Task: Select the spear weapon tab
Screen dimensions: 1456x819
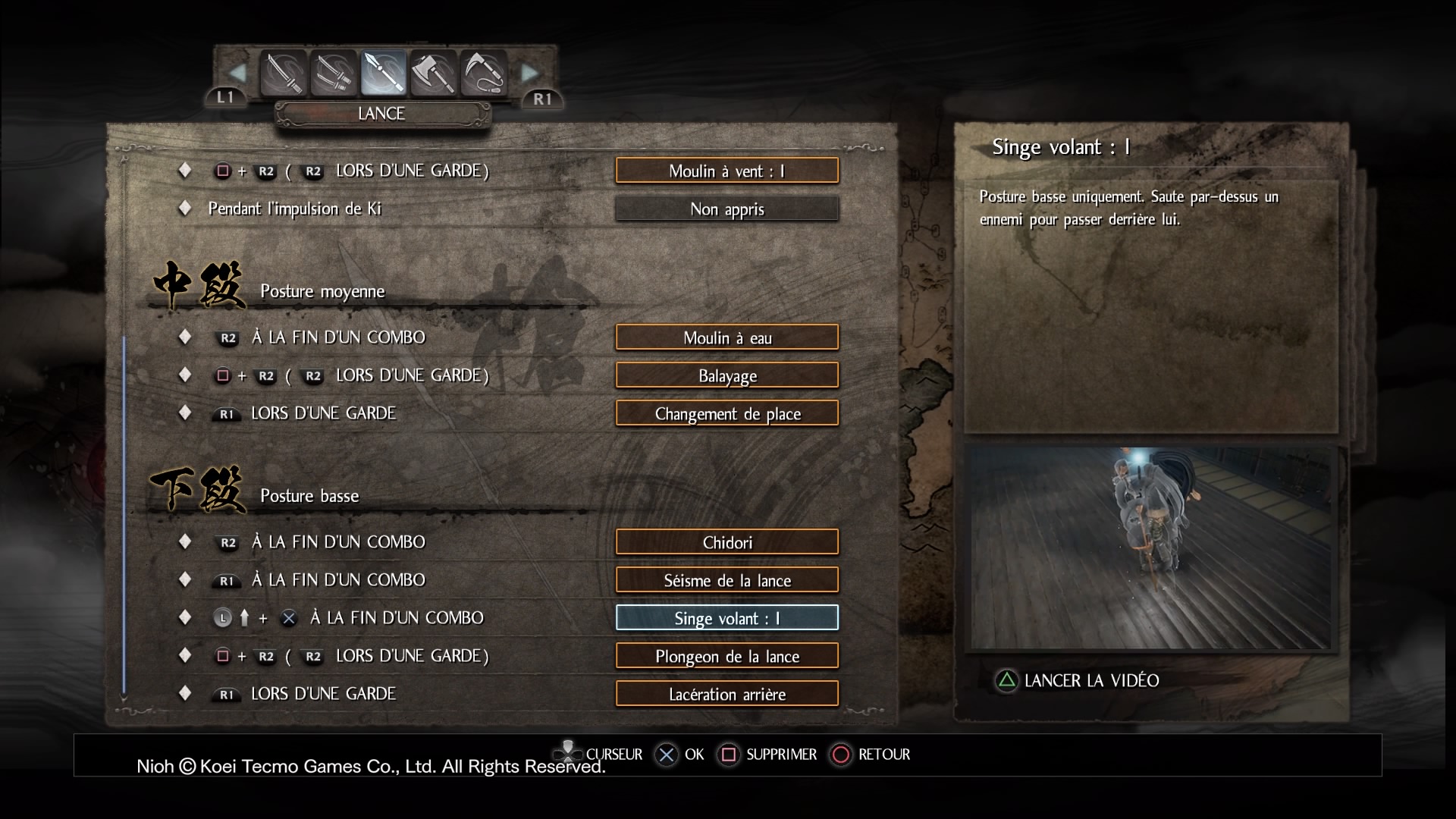Action: 384,74
